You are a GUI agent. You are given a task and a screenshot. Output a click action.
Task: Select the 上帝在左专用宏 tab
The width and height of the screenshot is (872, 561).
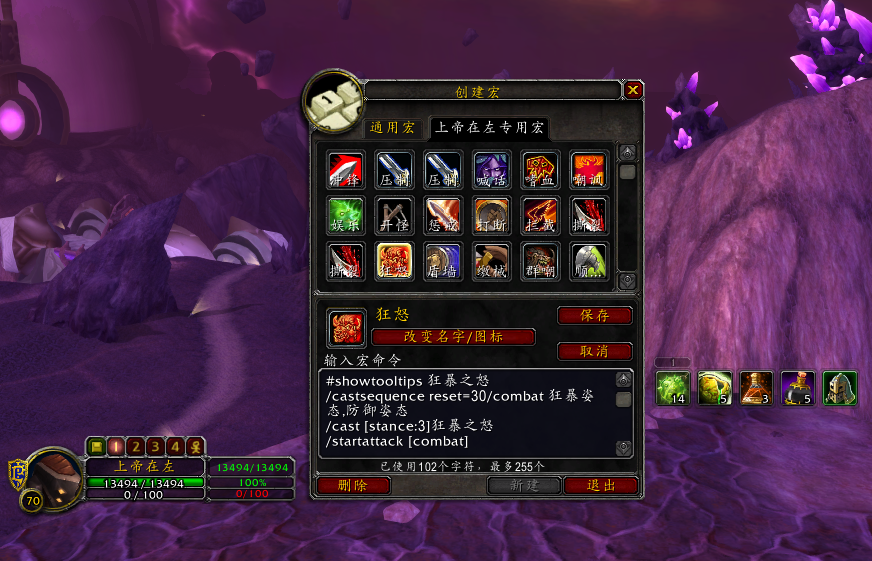pyautogui.click(x=489, y=128)
